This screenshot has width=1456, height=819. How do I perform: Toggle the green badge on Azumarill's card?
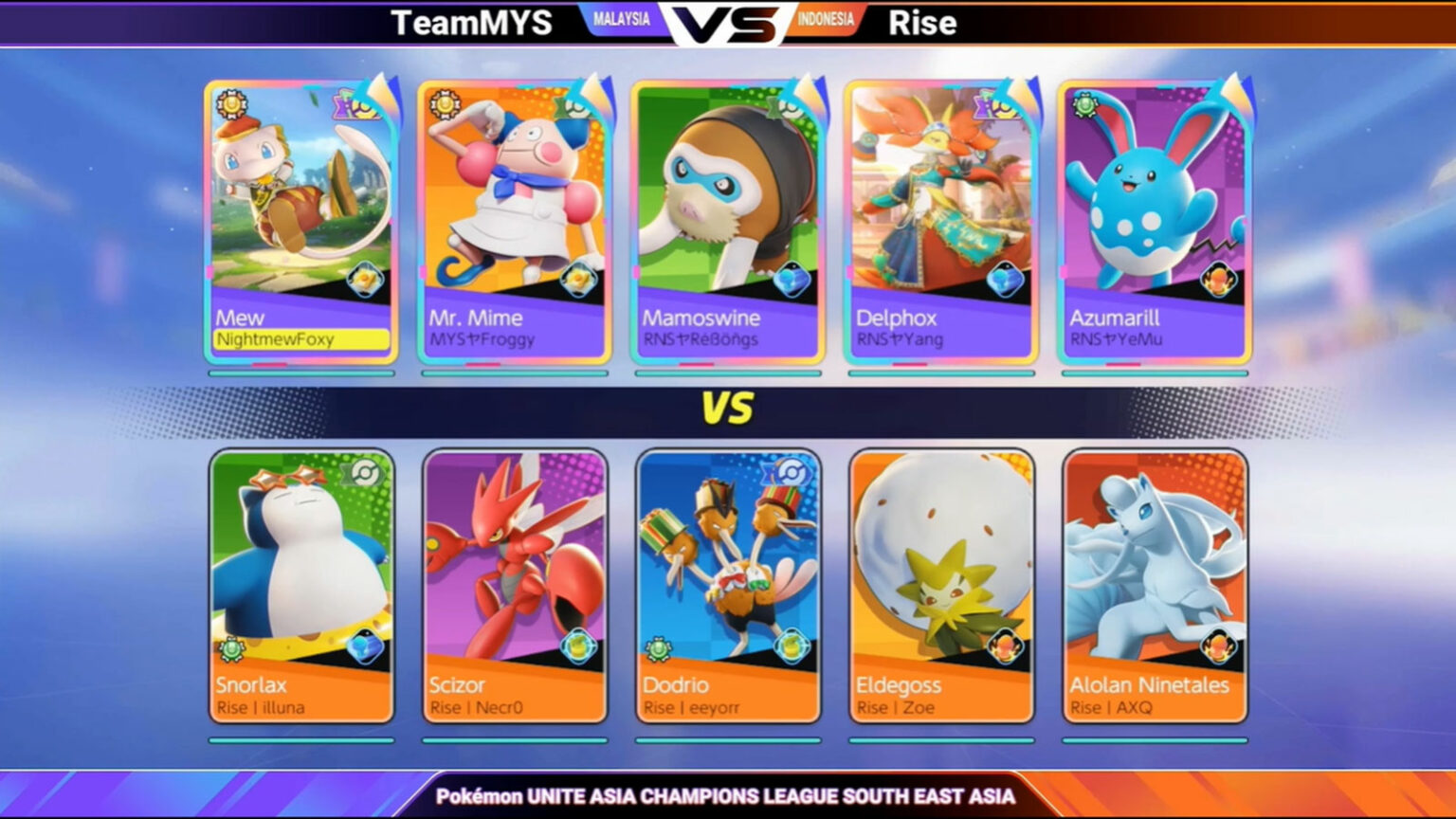click(x=1084, y=106)
